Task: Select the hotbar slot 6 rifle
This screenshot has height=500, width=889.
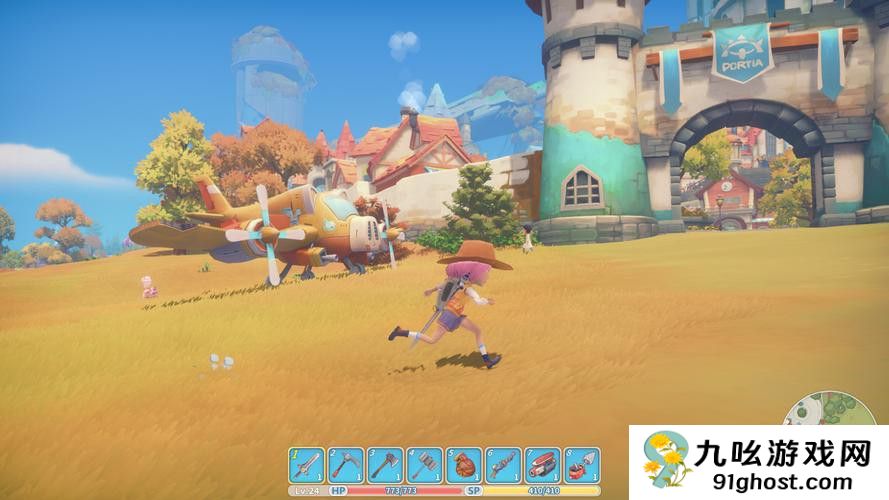Action: tap(503, 465)
